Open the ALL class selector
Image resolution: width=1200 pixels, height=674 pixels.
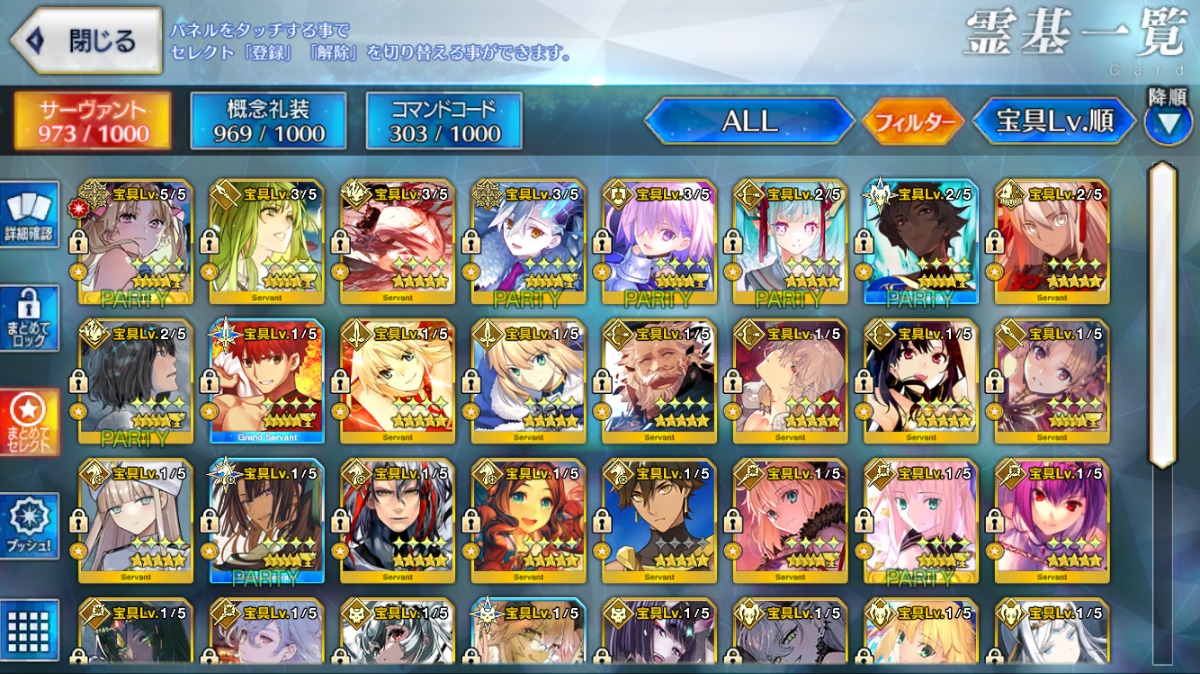point(749,121)
